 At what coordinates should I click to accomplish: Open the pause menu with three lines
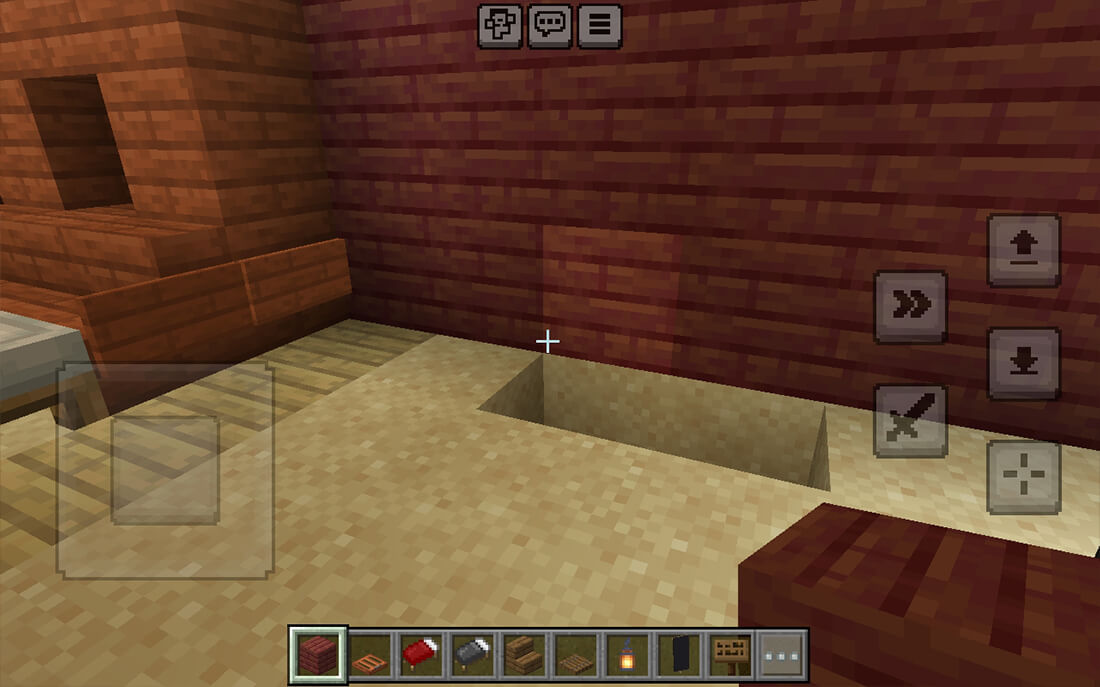599,26
